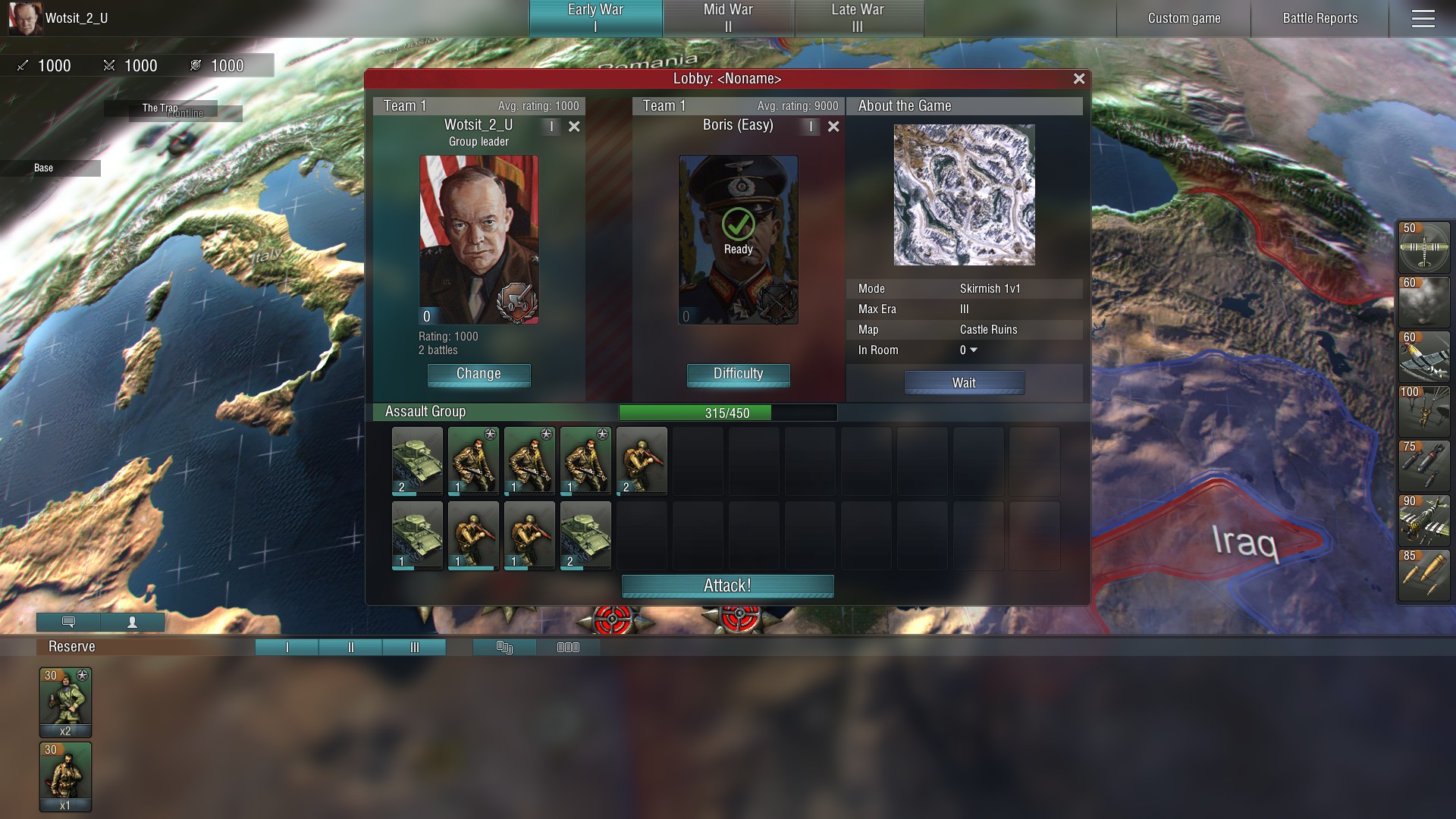Open the In Room dropdown

969,350
